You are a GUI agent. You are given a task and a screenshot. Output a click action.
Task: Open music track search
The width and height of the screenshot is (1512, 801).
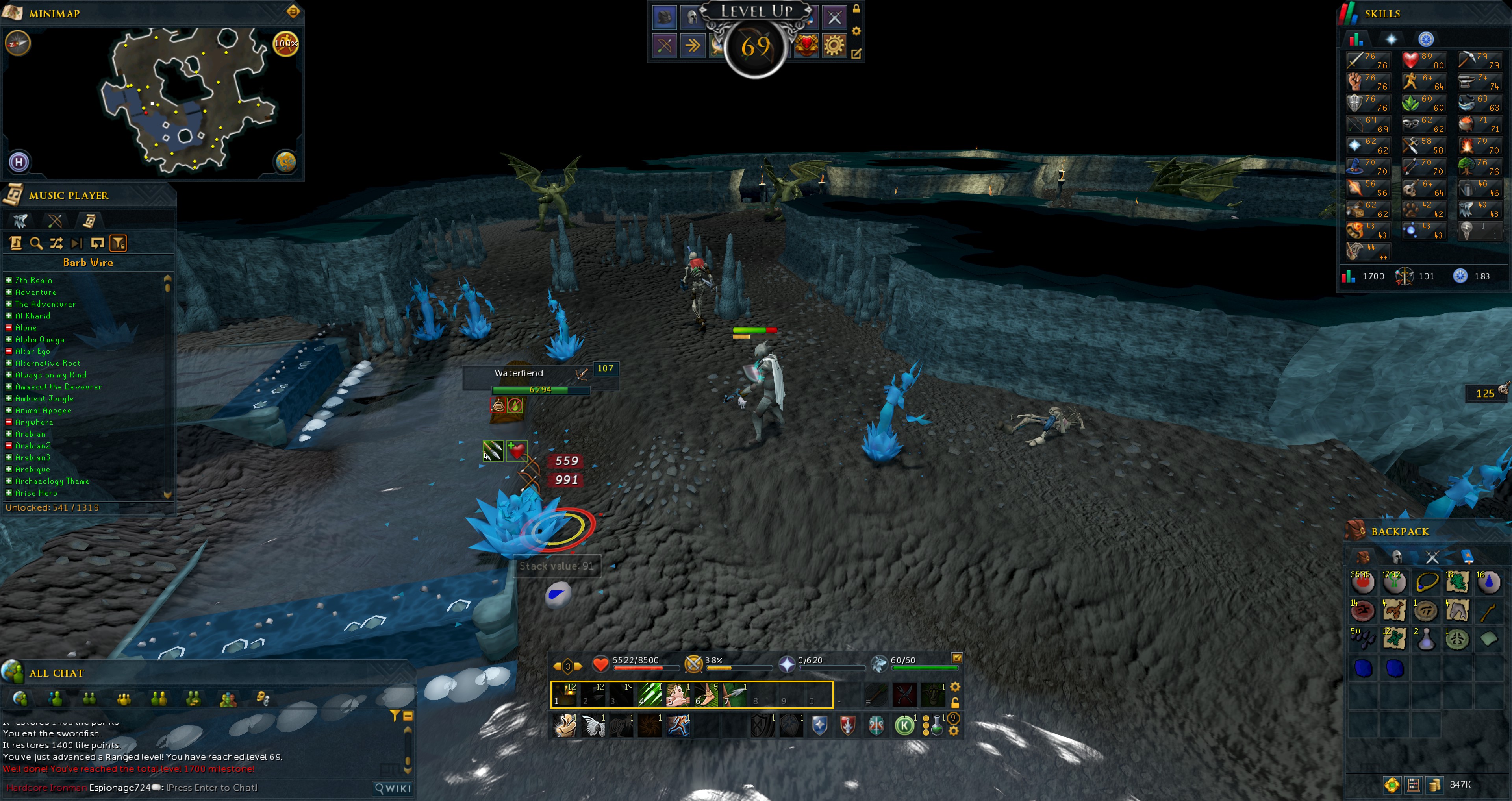[36, 243]
